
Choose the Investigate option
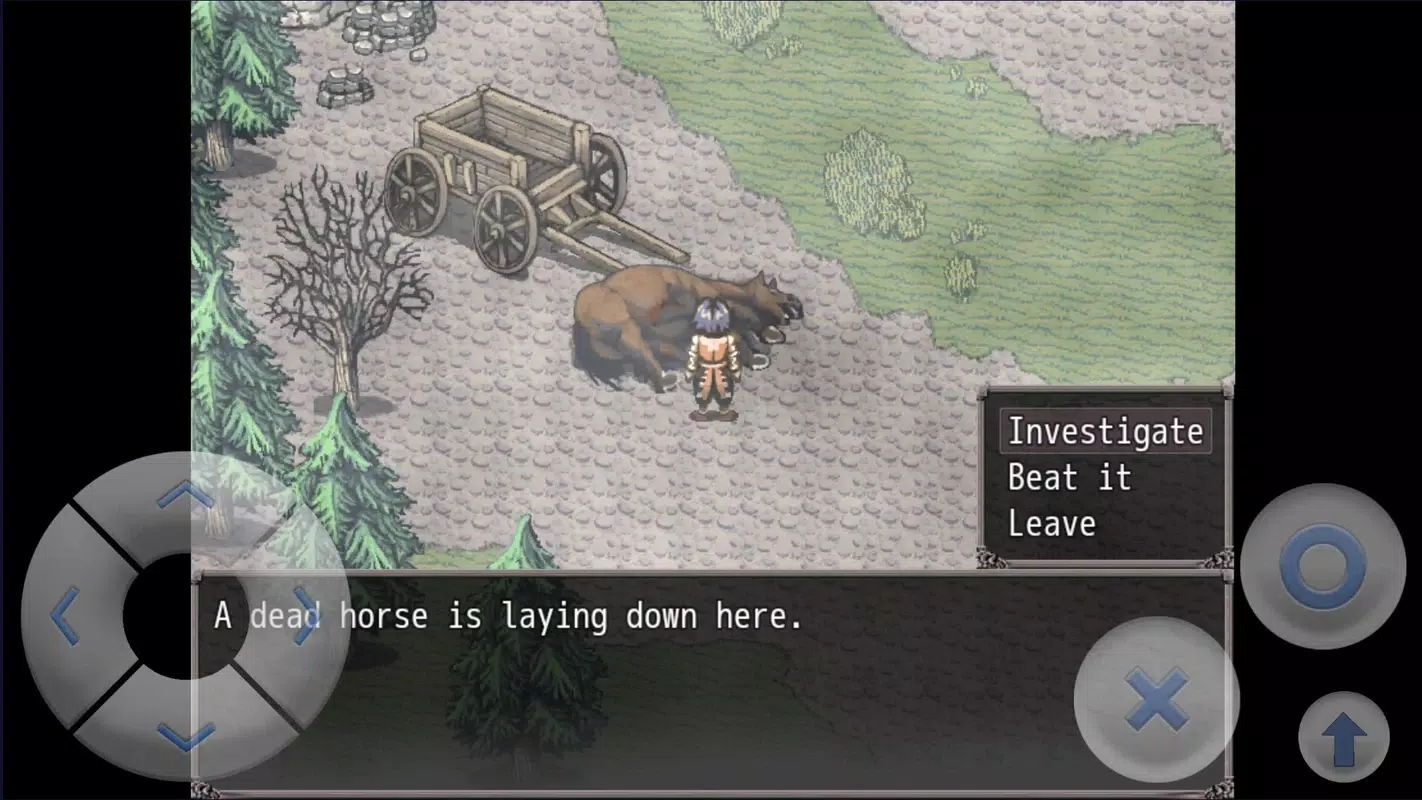1104,432
